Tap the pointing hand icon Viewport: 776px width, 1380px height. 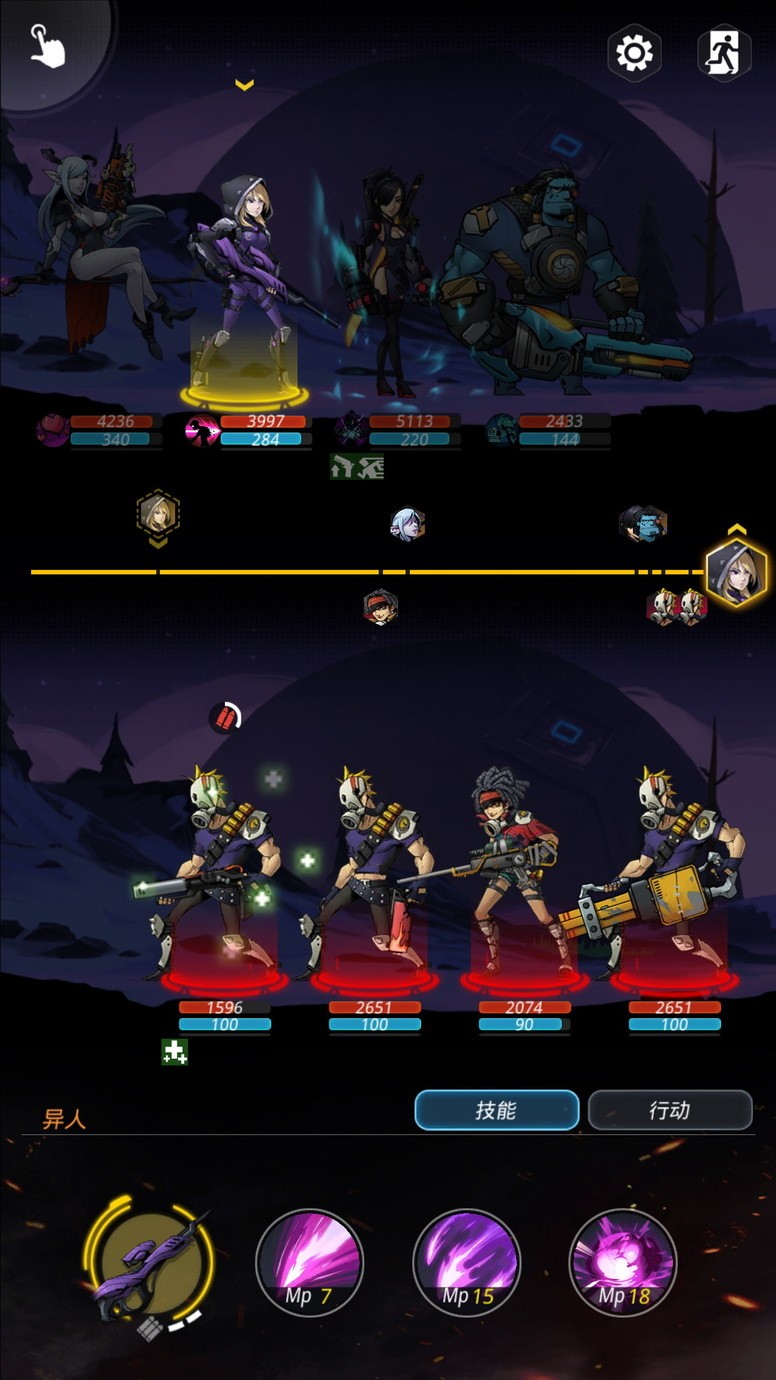47,46
